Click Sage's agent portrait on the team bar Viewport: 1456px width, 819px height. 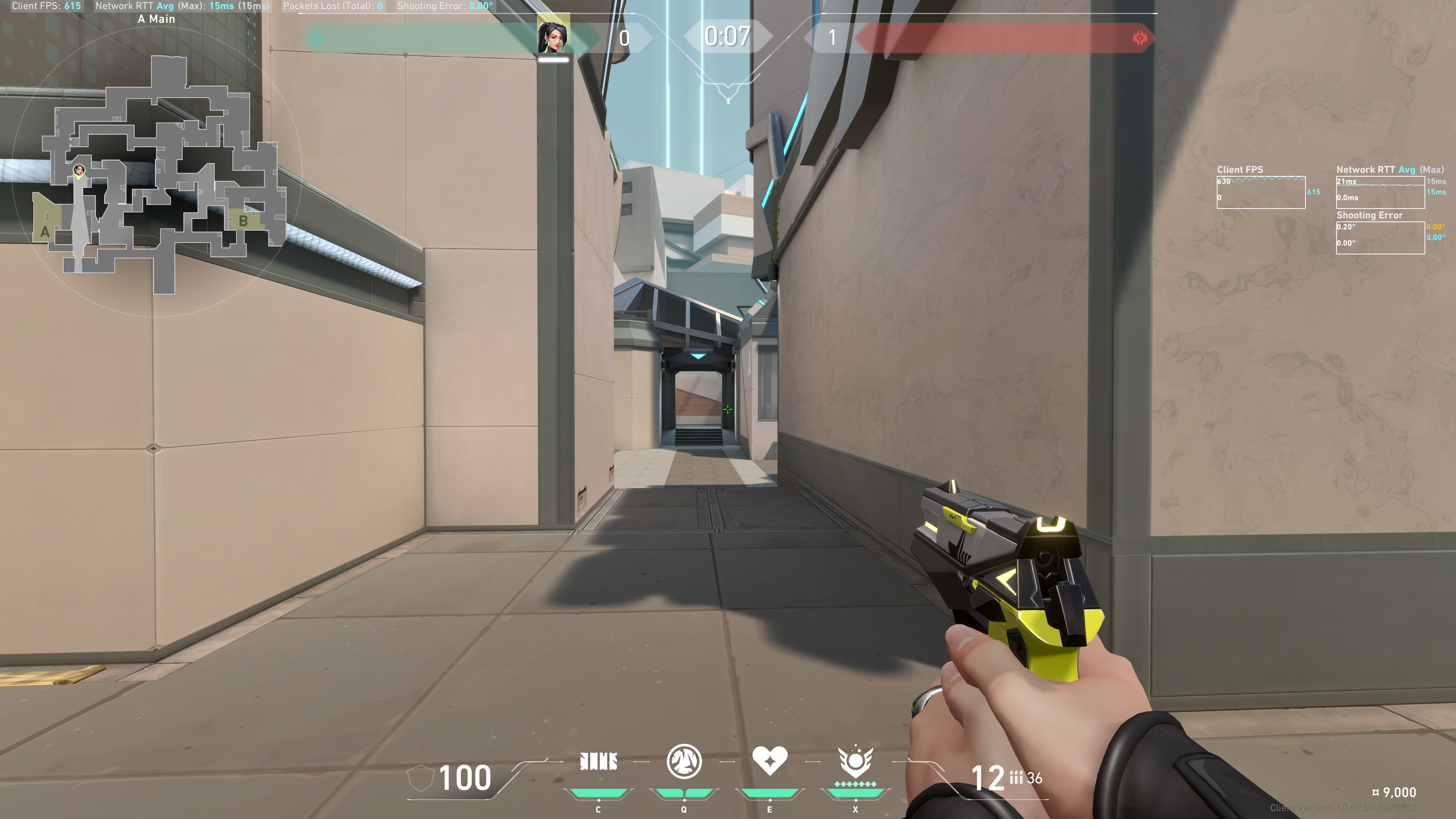[x=553, y=36]
